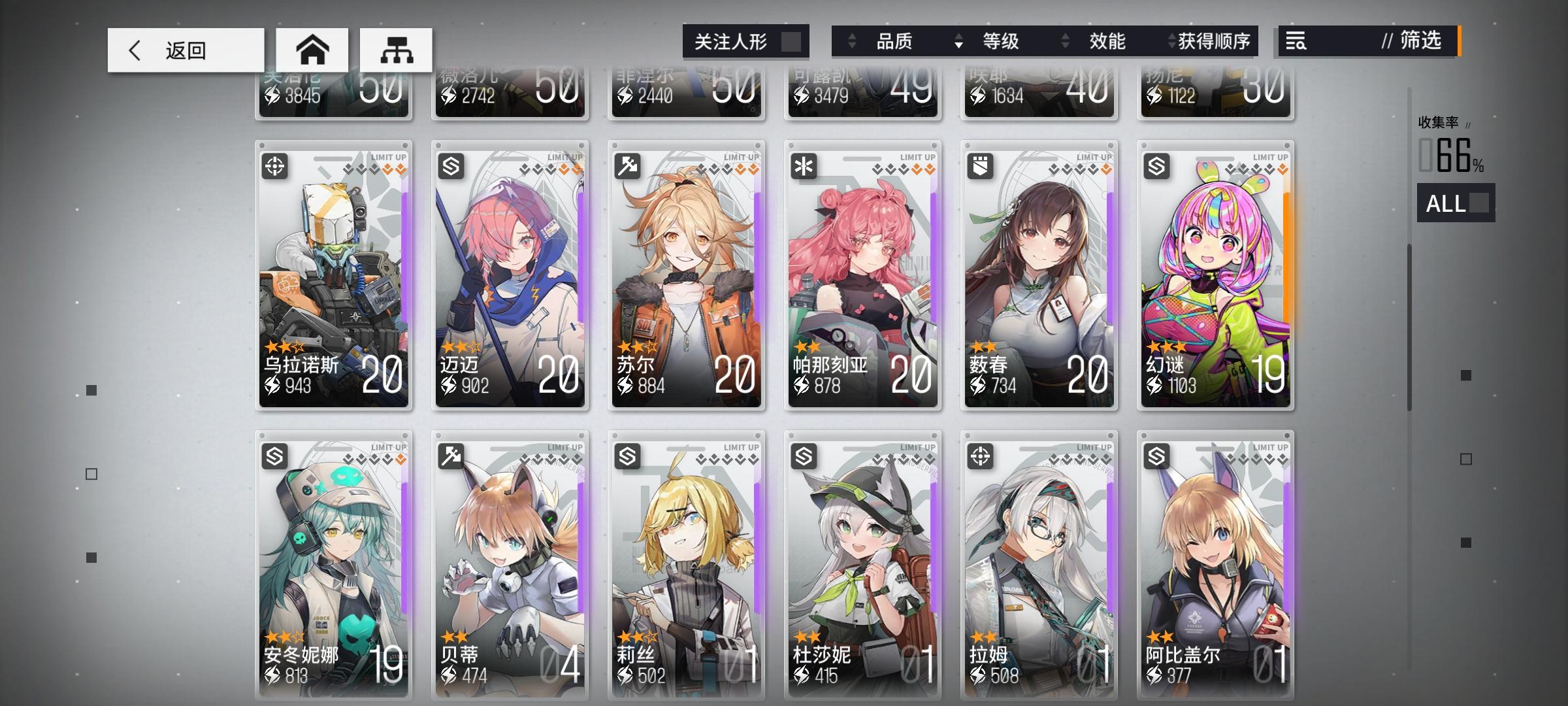The height and width of the screenshot is (706, 1568).
Task: Toggle the 等级 sort direction arrow
Action: click(958, 41)
